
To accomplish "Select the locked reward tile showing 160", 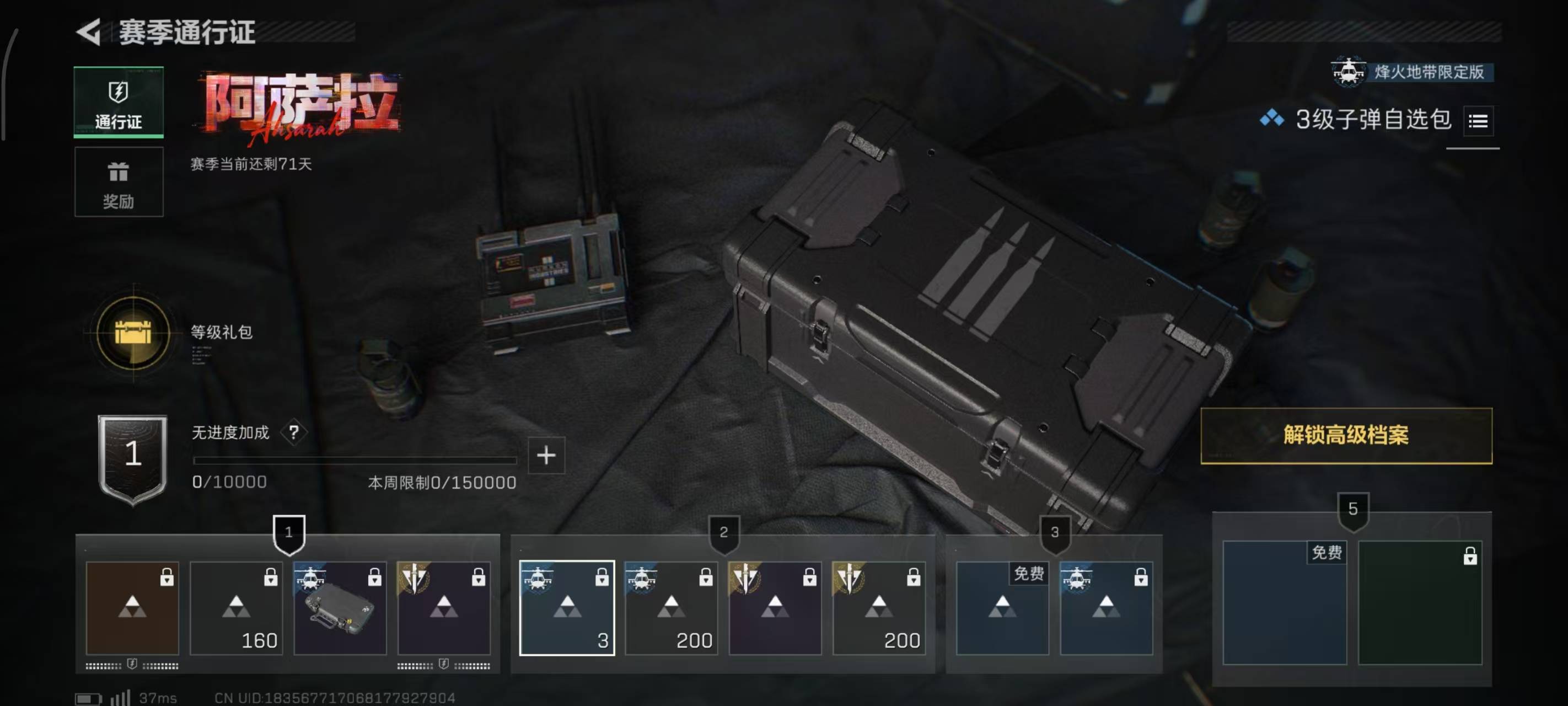I will tap(236, 608).
